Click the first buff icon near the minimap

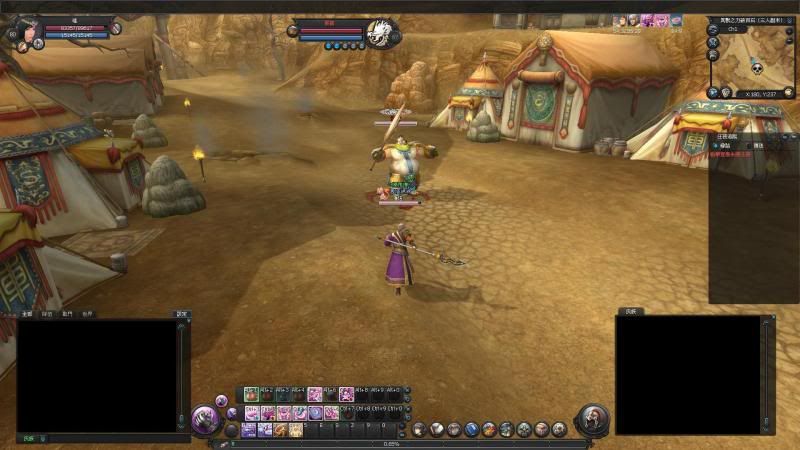pyautogui.click(x=620, y=19)
